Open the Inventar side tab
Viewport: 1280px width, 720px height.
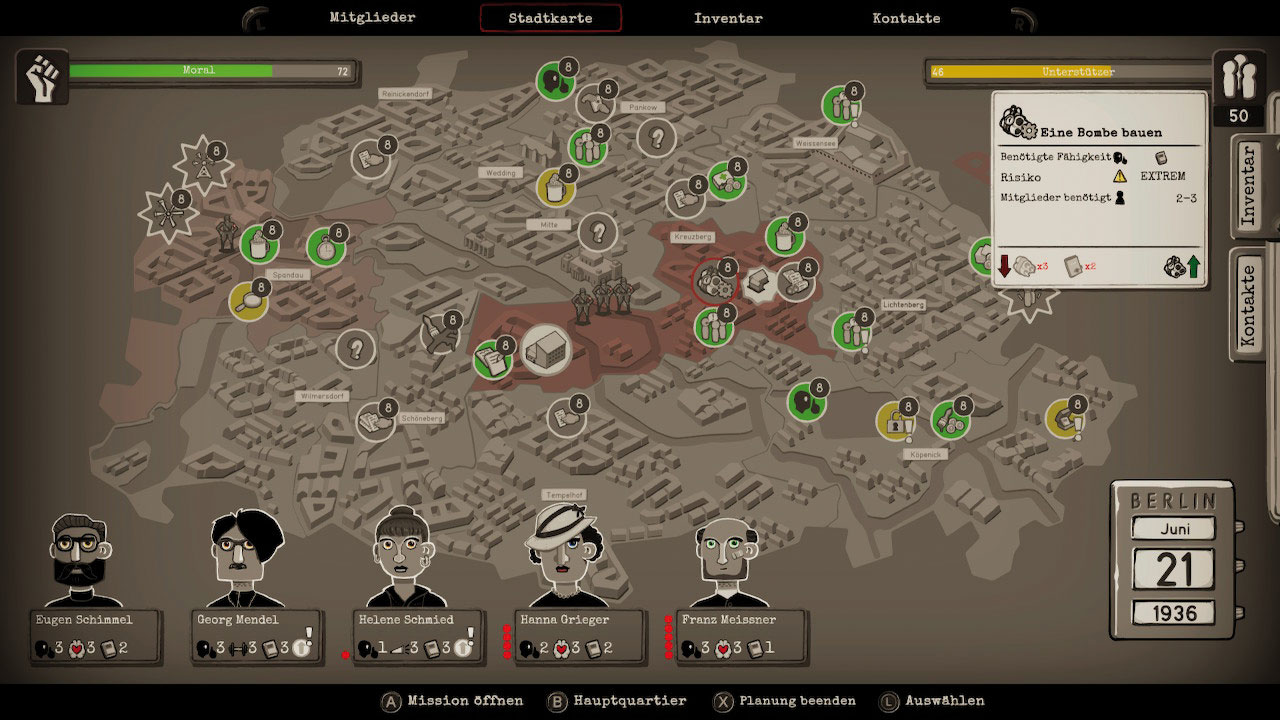tap(1247, 185)
